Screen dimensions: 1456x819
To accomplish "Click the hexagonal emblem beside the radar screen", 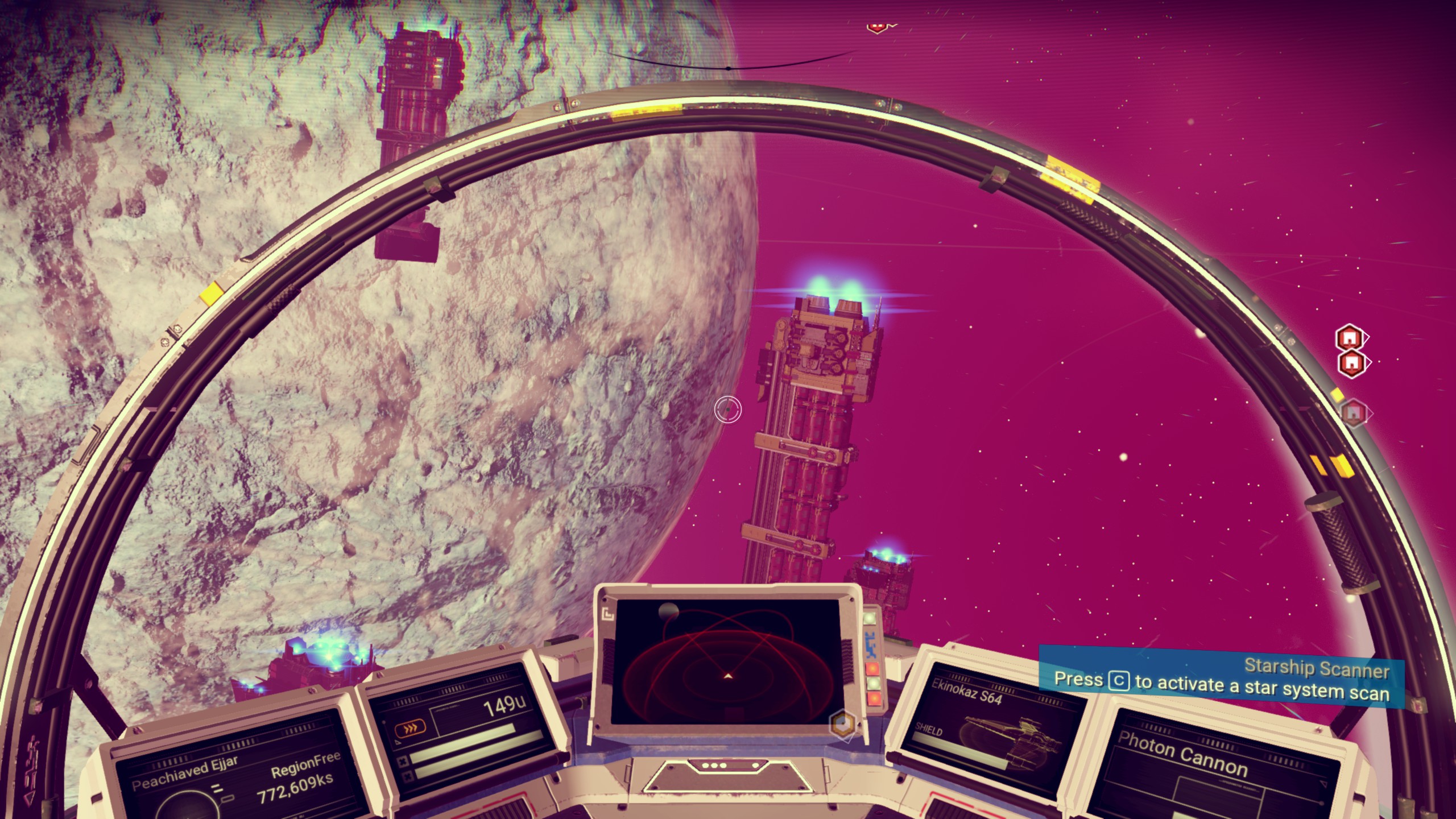I will (x=842, y=723).
